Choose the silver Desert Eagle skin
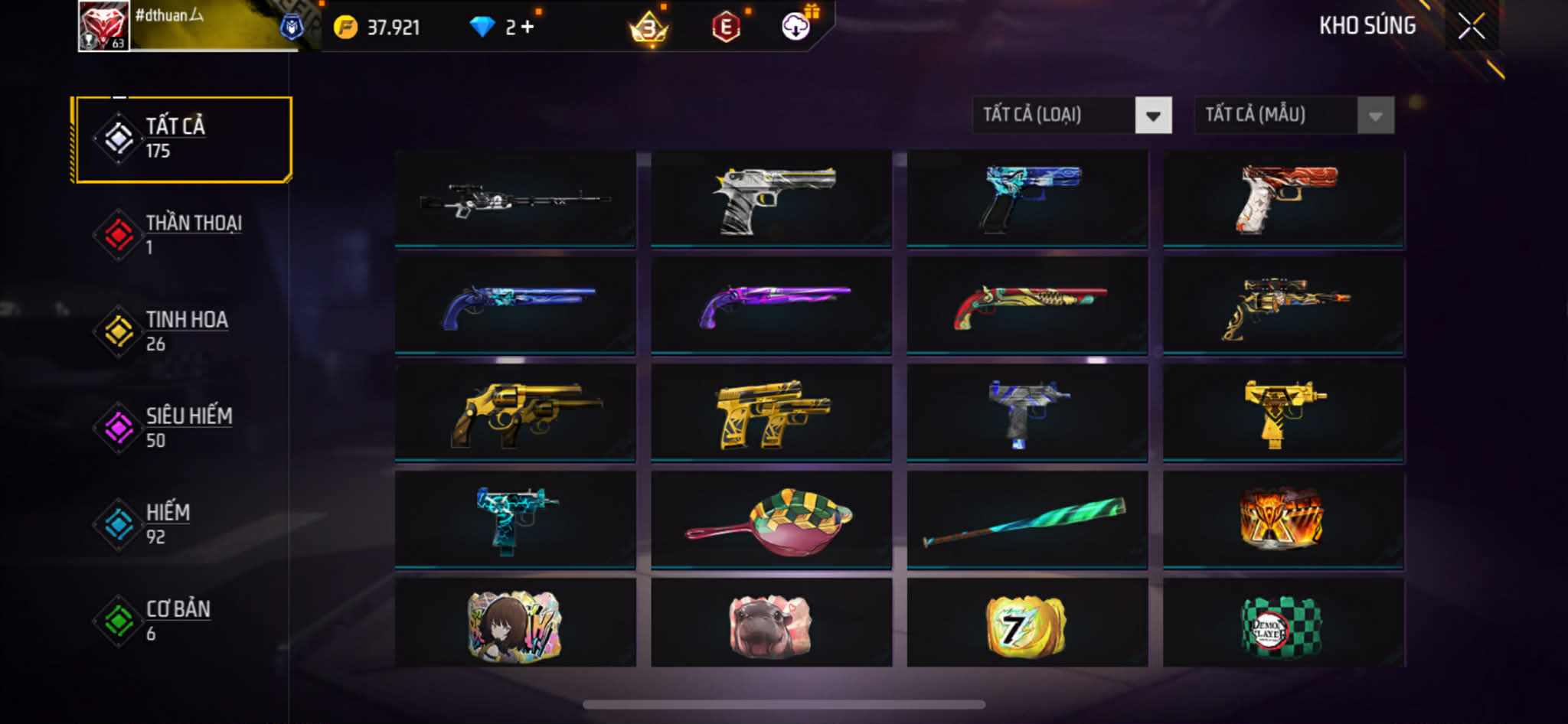 (x=771, y=200)
